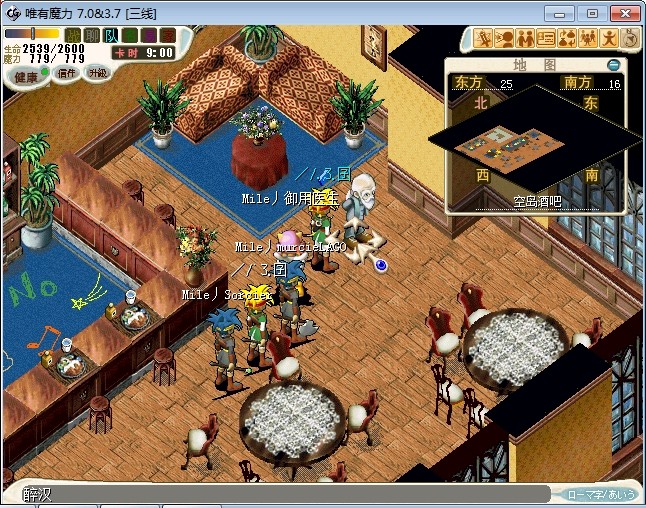646x508 pixels.
Task: Click the family group icon
Action: [x=587, y=39]
